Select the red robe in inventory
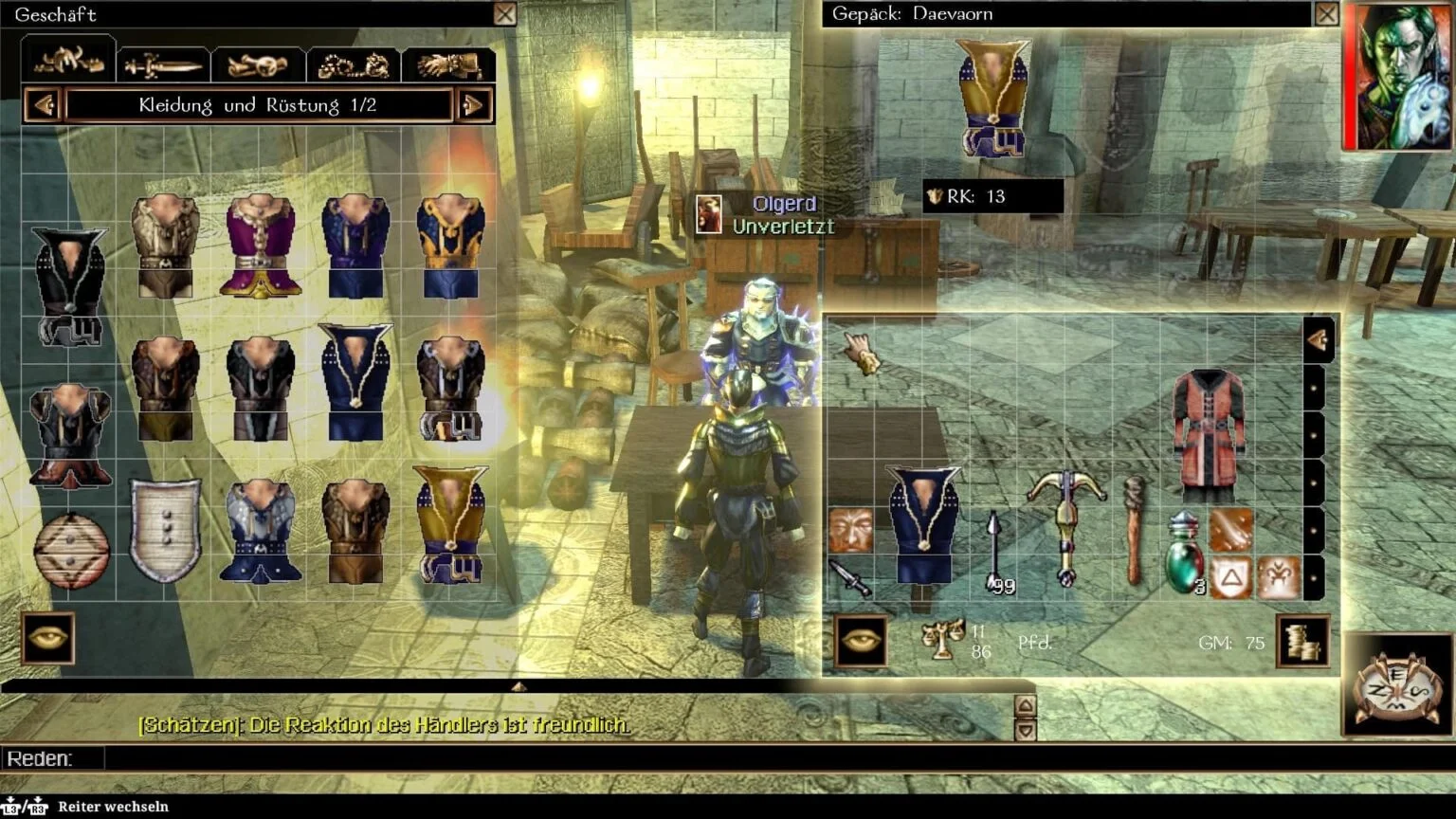 pos(1208,434)
